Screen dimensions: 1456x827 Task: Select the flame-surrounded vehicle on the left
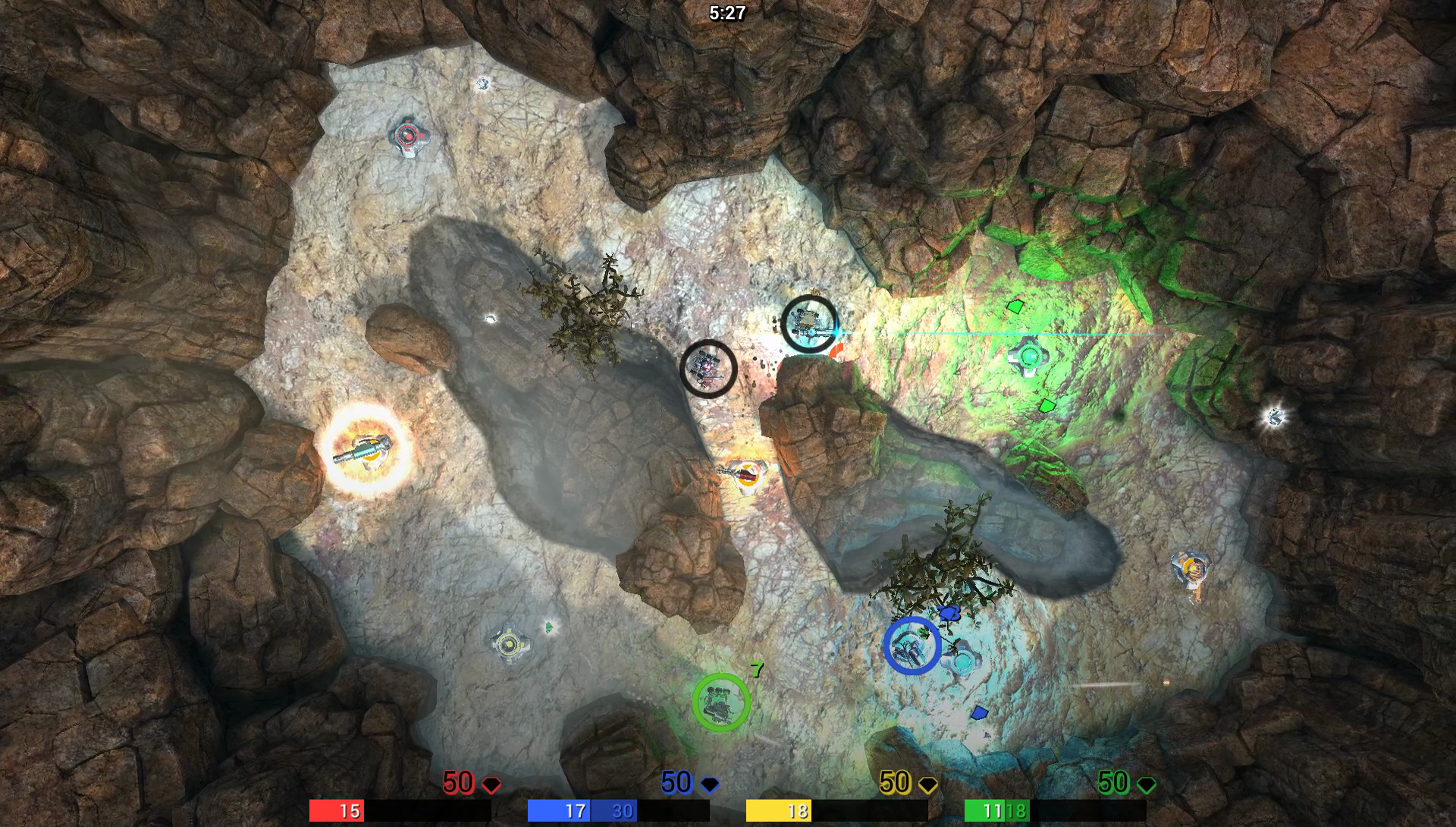coord(368,448)
